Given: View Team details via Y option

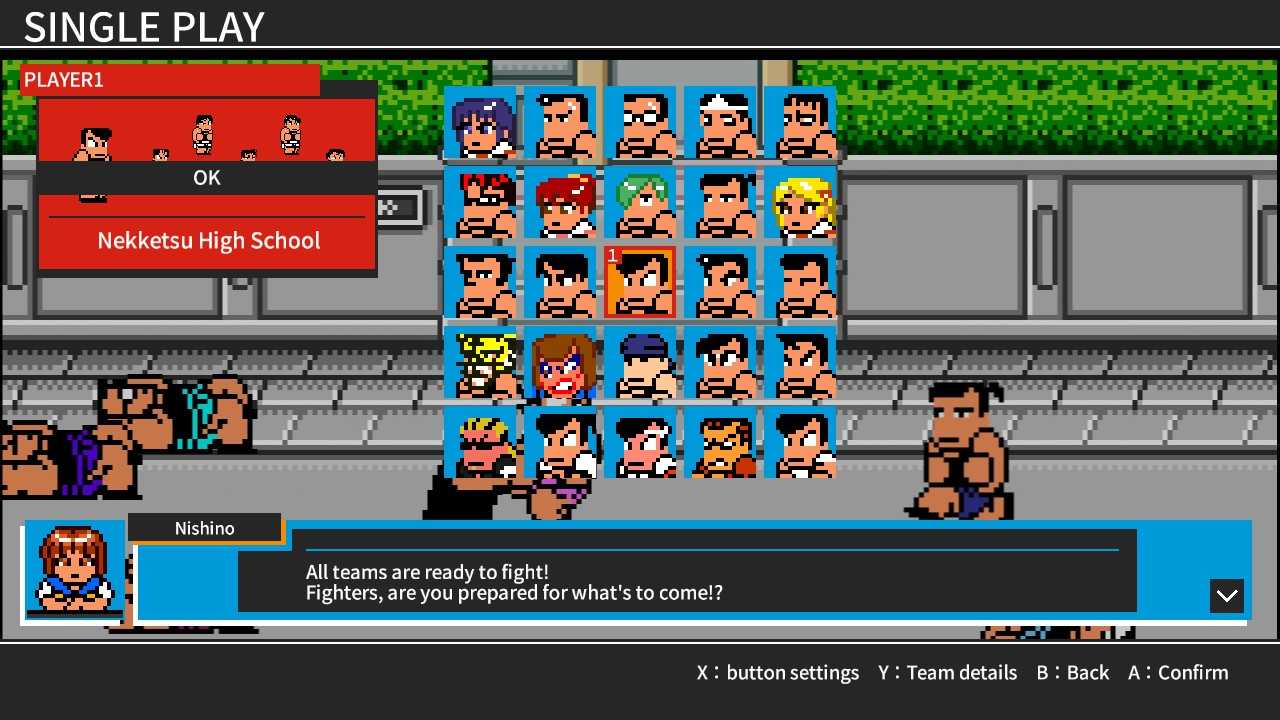Looking at the screenshot, I should click(947, 672).
